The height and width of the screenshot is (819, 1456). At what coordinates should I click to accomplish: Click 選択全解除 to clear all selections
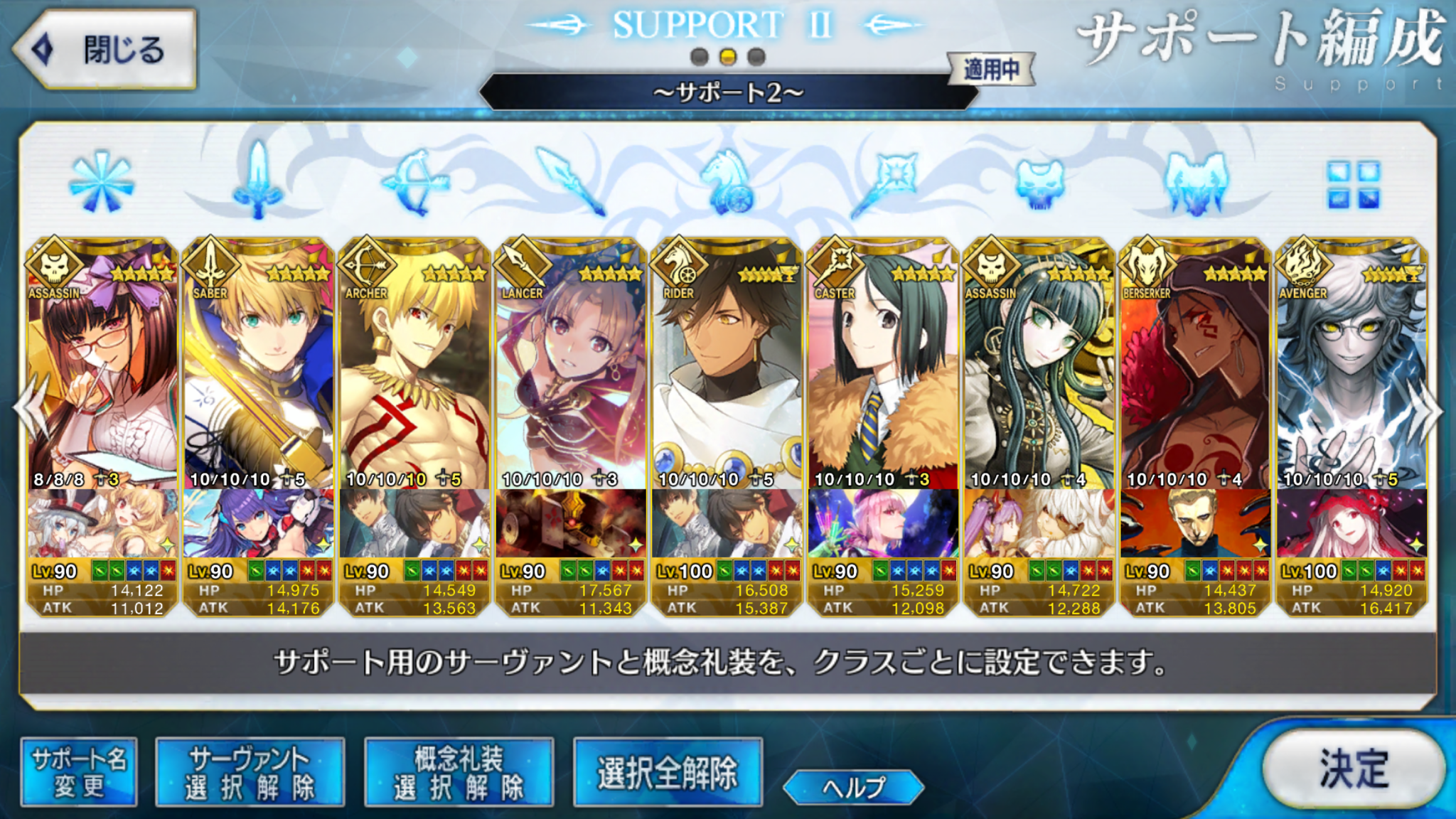[668, 772]
